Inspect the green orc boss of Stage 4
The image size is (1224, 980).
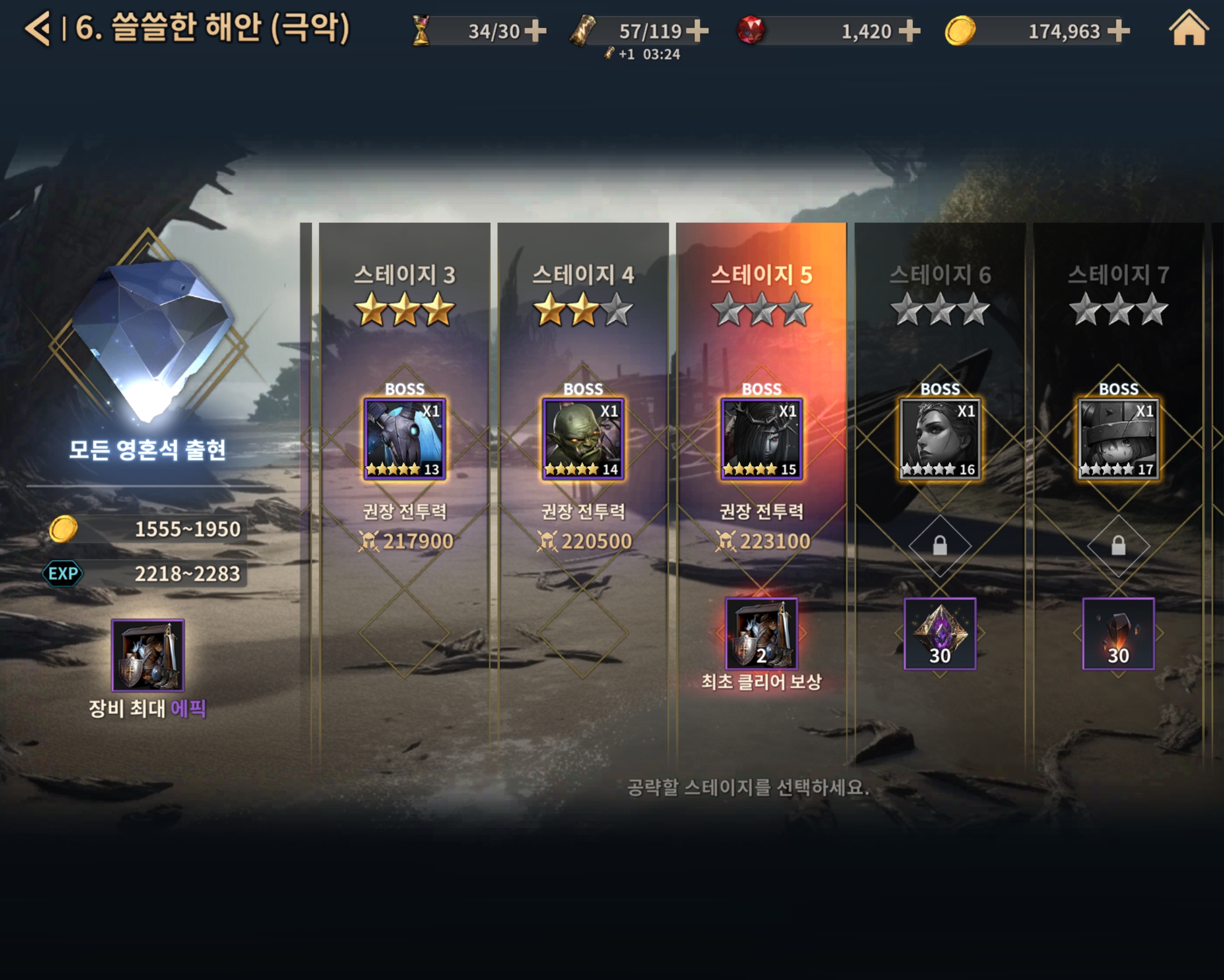[583, 439]
